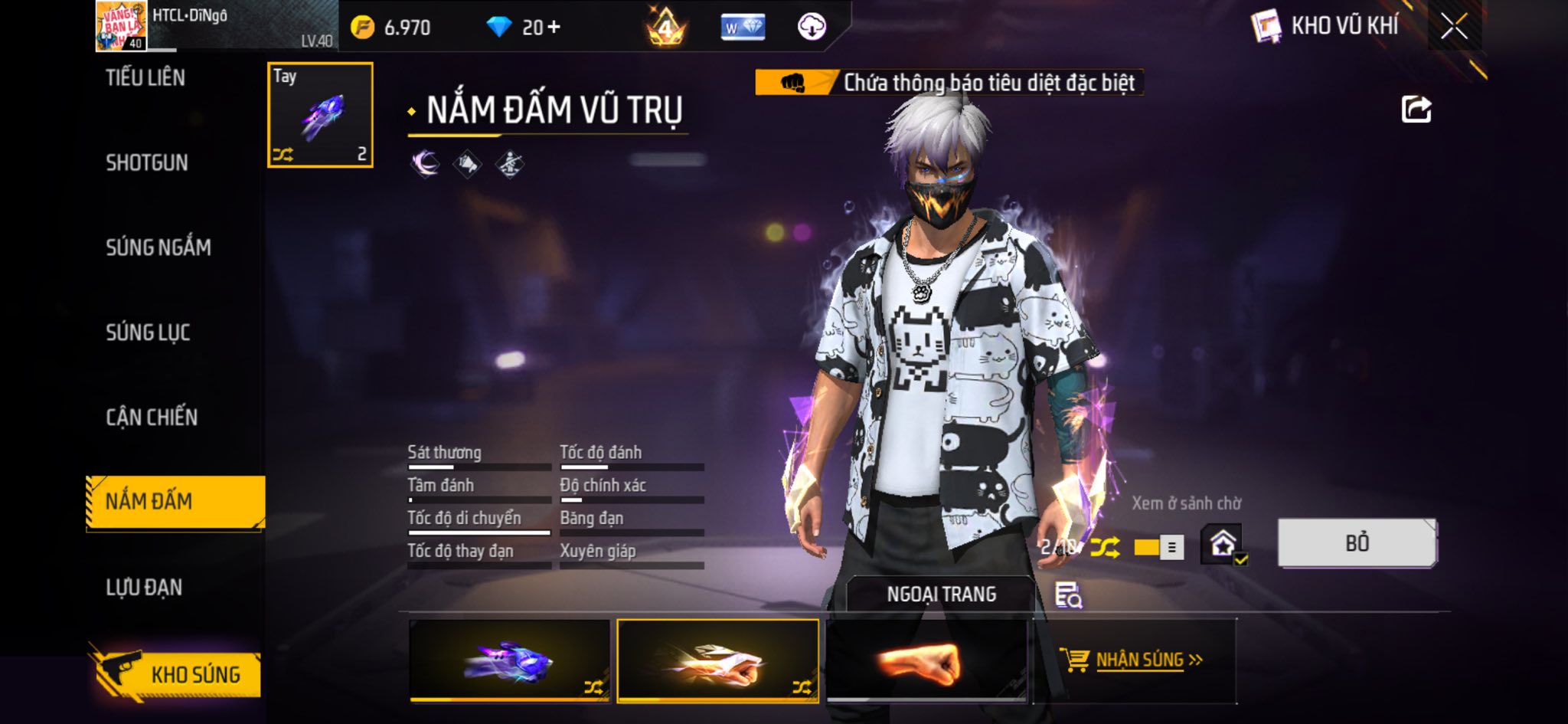Close the weapon vault screen

click(x=1453, y=28)
